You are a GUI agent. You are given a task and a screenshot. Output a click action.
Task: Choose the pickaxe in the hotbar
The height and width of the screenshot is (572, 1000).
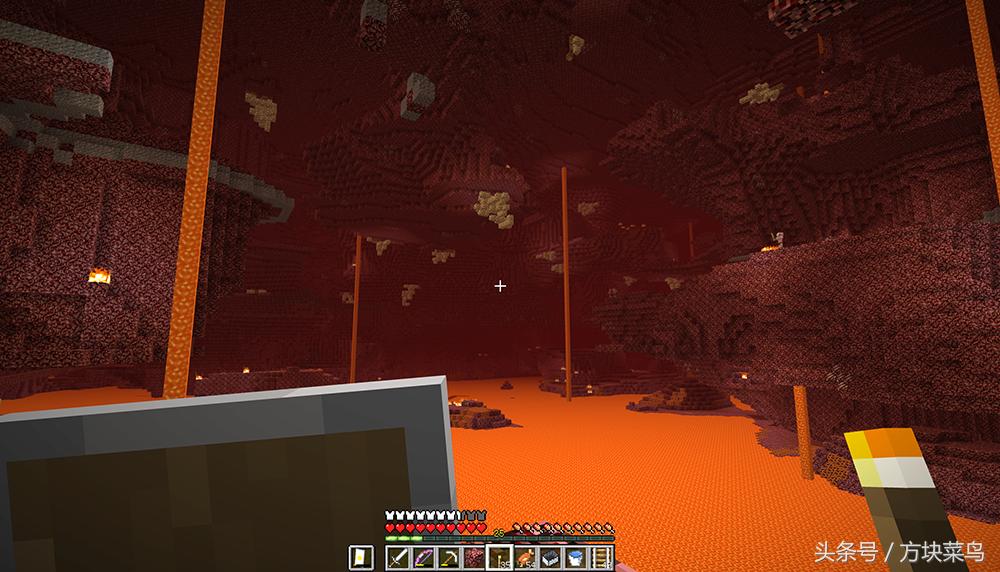(x=449, y=558)
